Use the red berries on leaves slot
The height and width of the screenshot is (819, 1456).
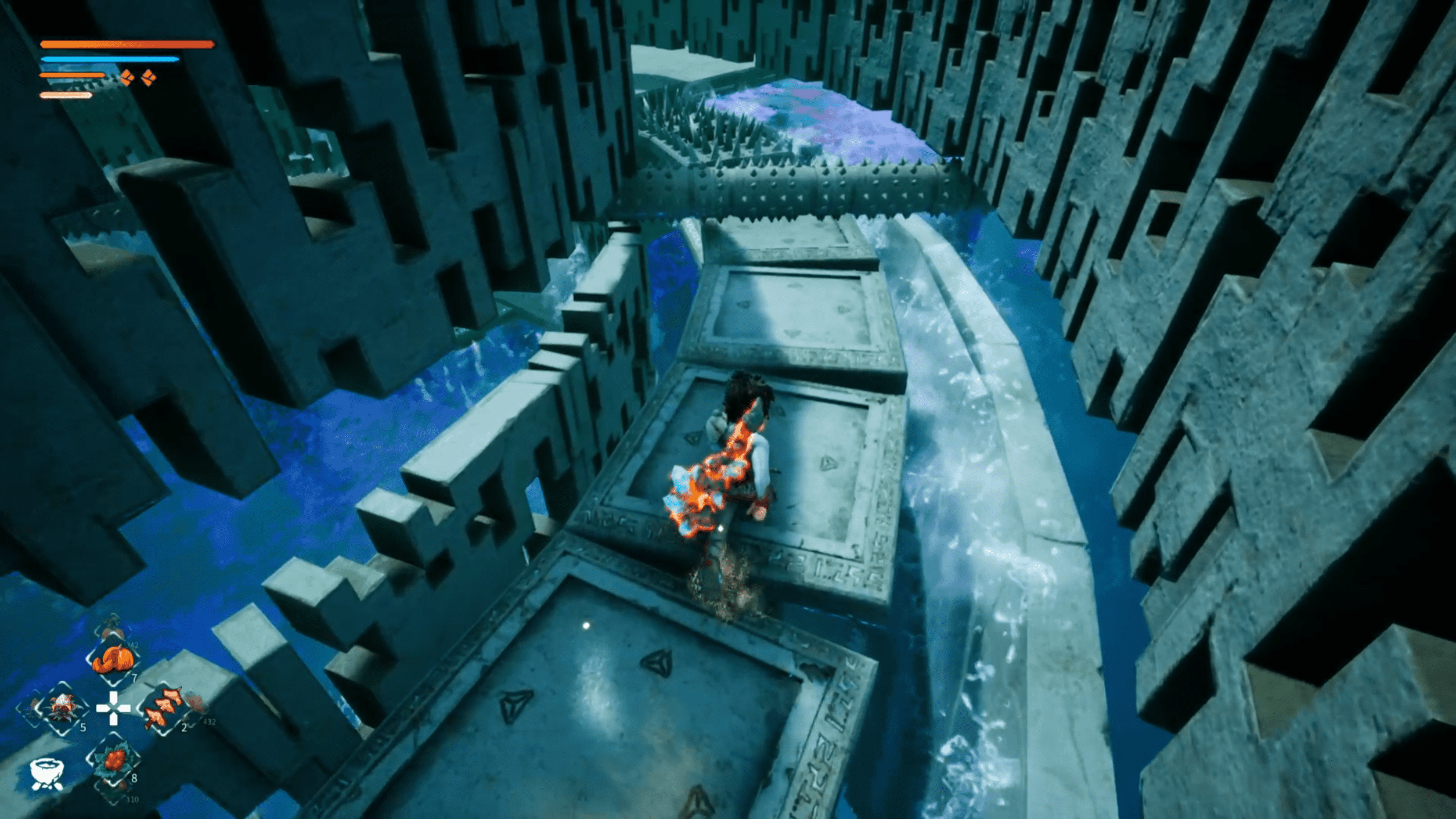coord(114,760)
